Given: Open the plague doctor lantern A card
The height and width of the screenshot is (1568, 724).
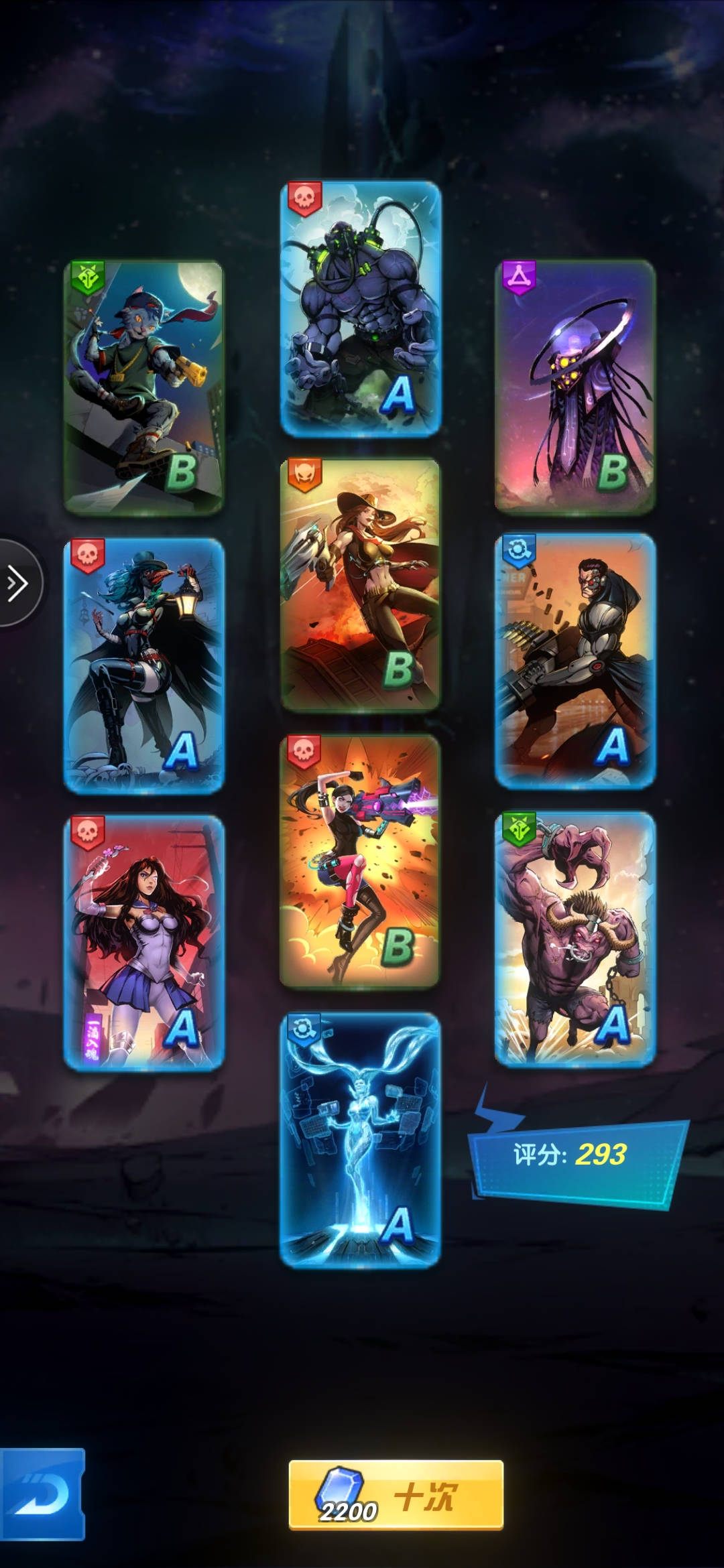Looking at the screenshot, I should tap(143, 665).
